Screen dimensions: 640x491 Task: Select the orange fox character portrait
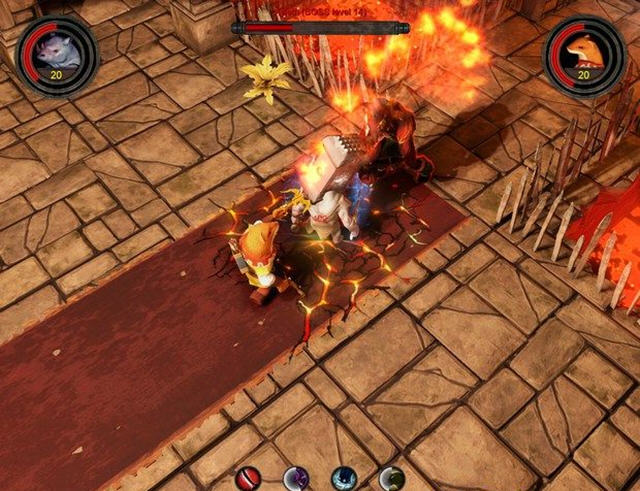(x=584, y=53)
